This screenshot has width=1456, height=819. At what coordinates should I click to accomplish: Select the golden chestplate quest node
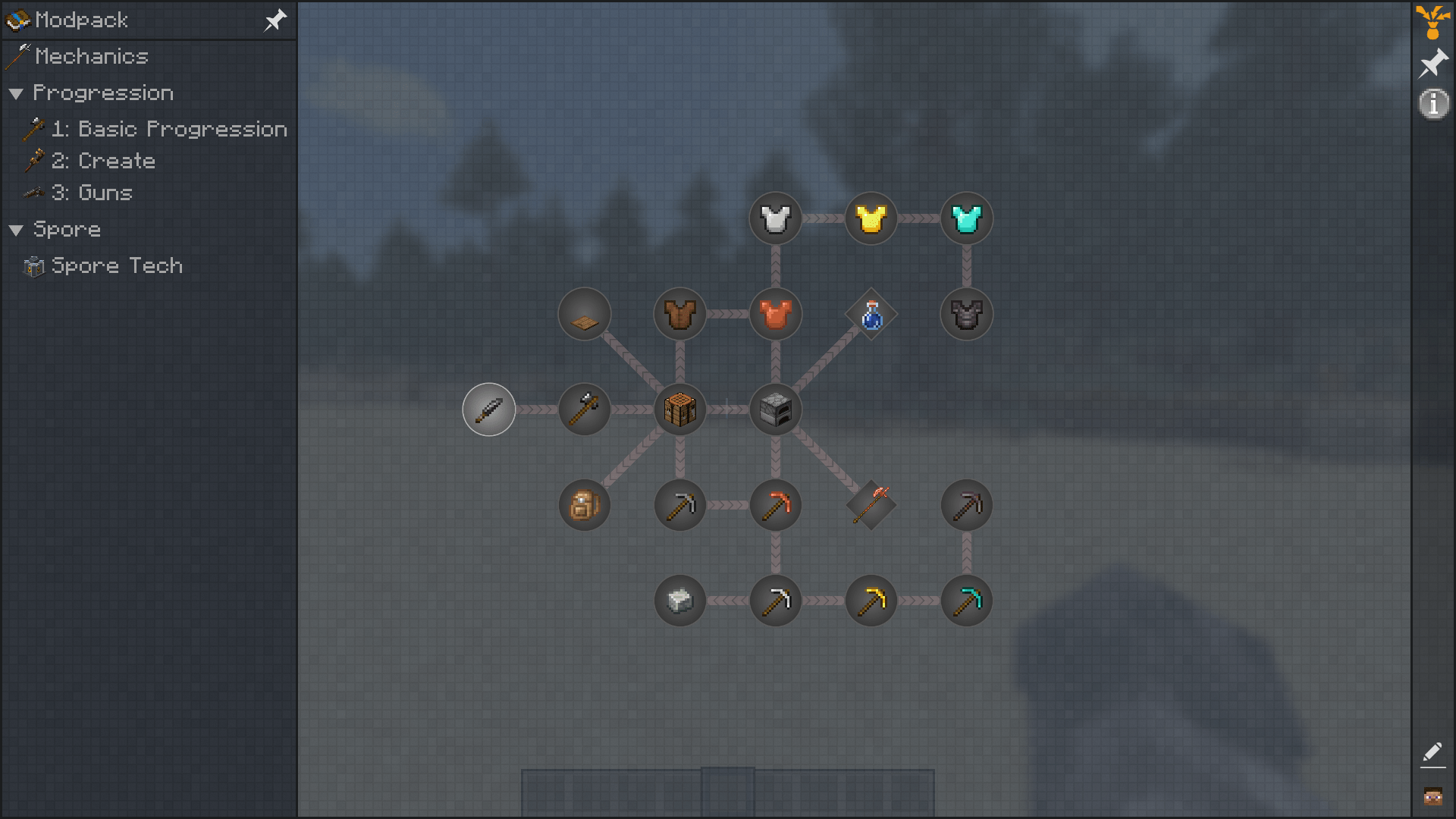(871, 218)
